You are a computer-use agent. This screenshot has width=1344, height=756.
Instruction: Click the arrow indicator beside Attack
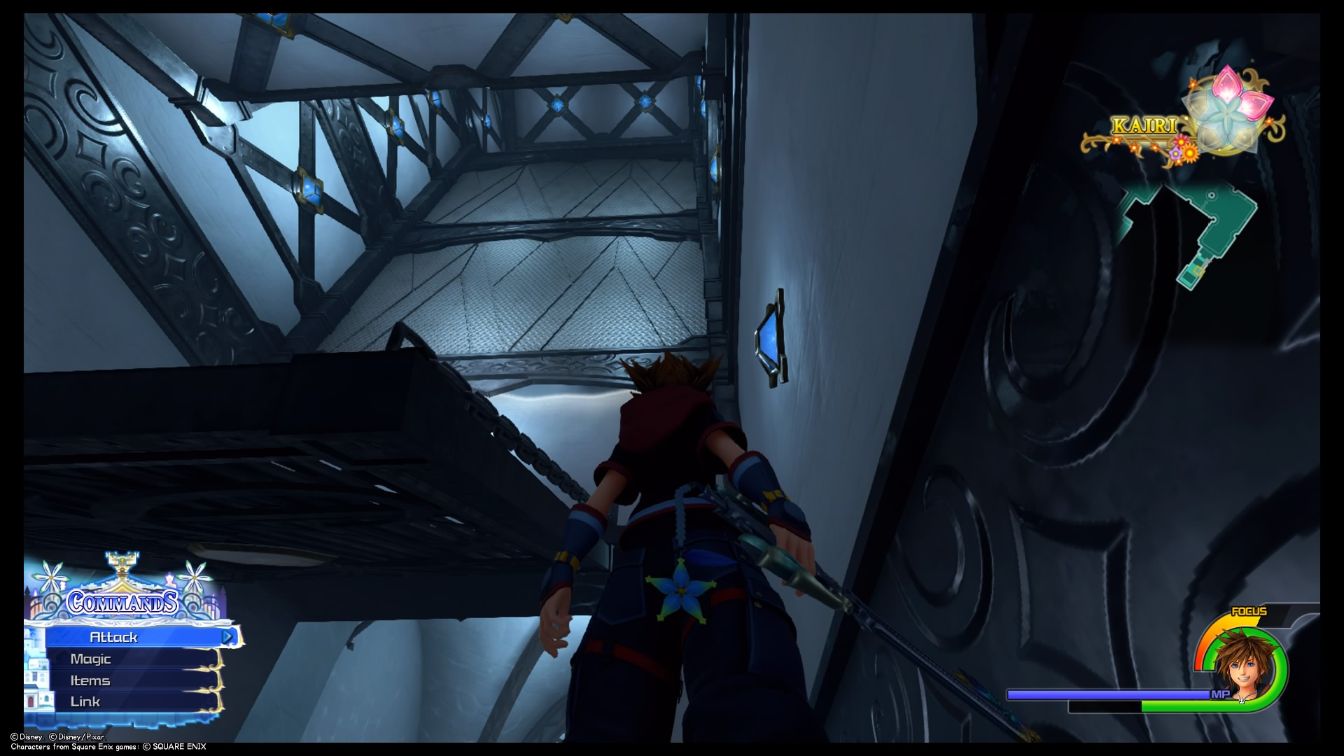[228, 637]
